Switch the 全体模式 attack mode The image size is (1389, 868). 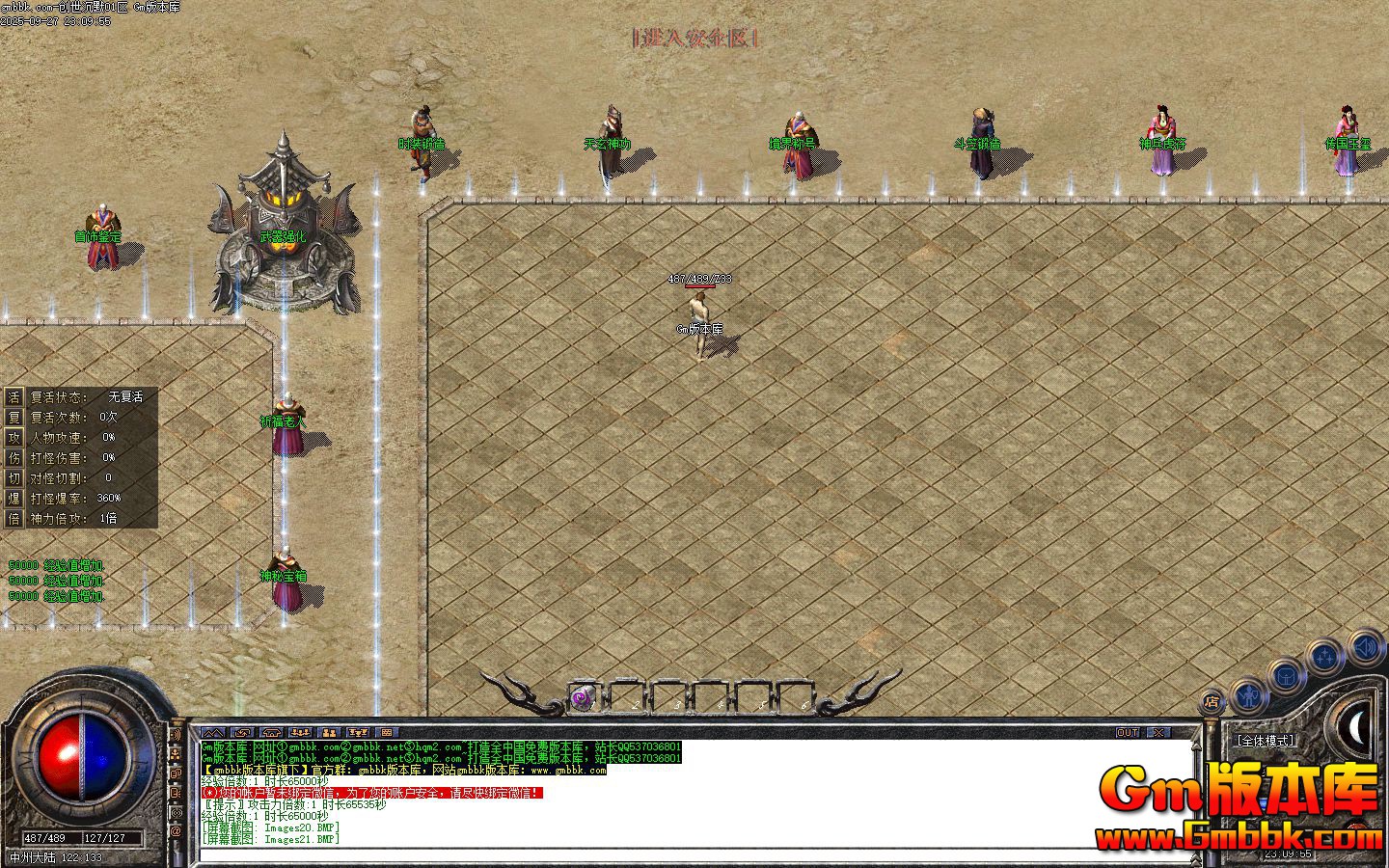tap(1265, 741)
